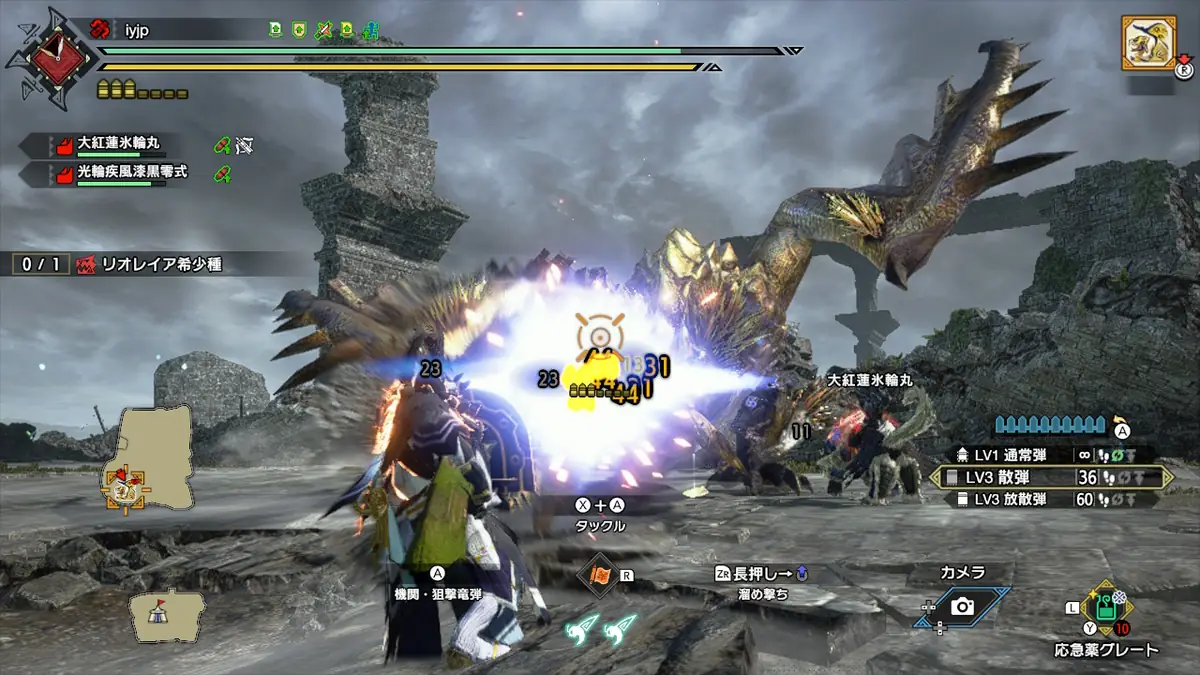Click the monster marker on the minimap
The height and width of the screenshot is (675, 1200).
(x=122, y=487)
